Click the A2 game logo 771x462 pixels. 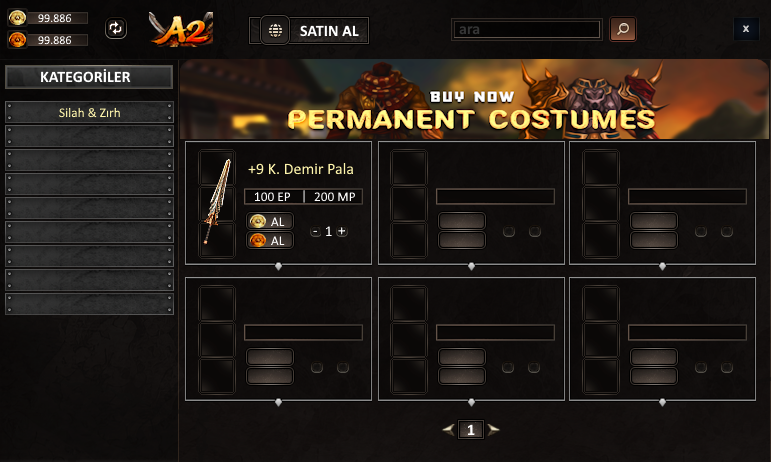click(180, 29)
